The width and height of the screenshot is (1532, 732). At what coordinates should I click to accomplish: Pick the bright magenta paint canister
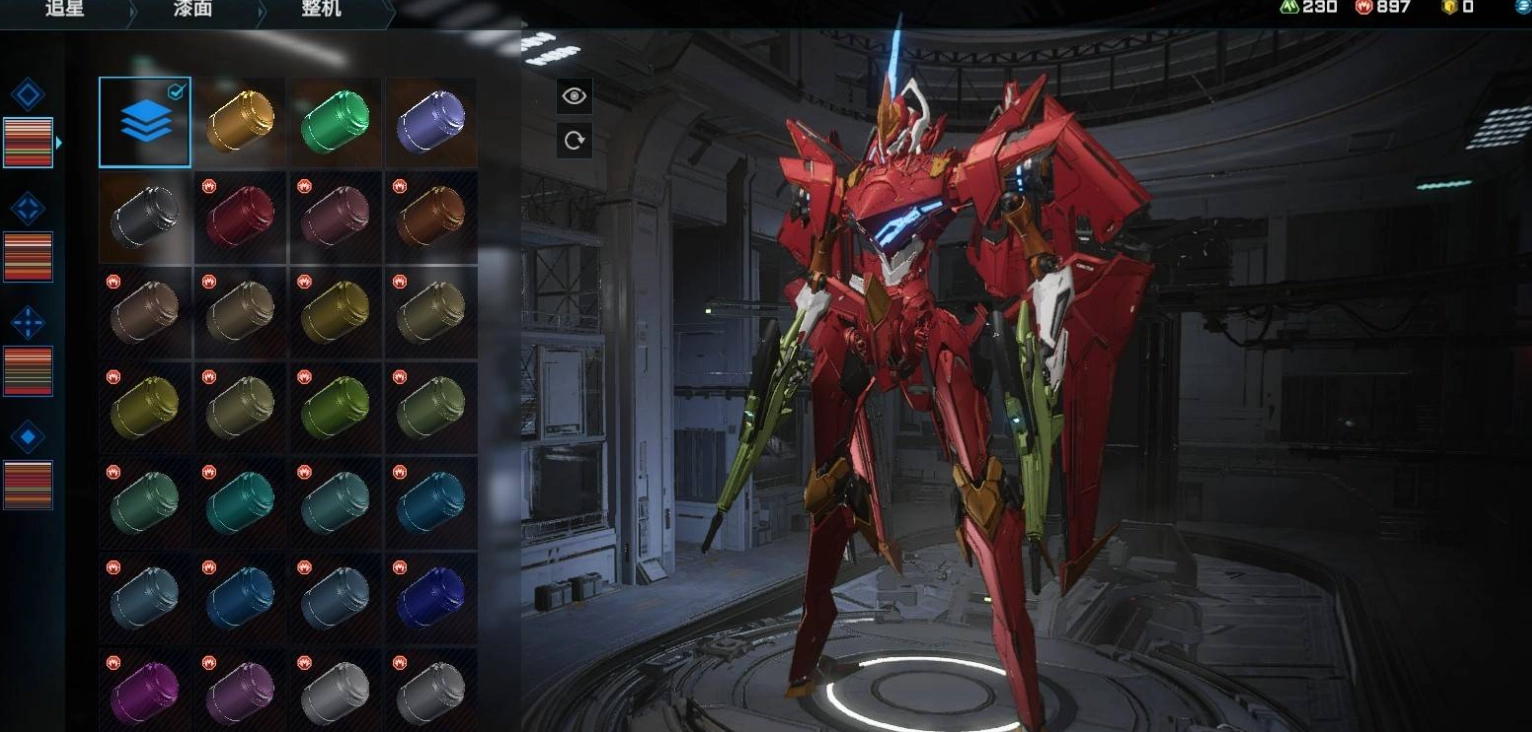click(x=145, y=693)
